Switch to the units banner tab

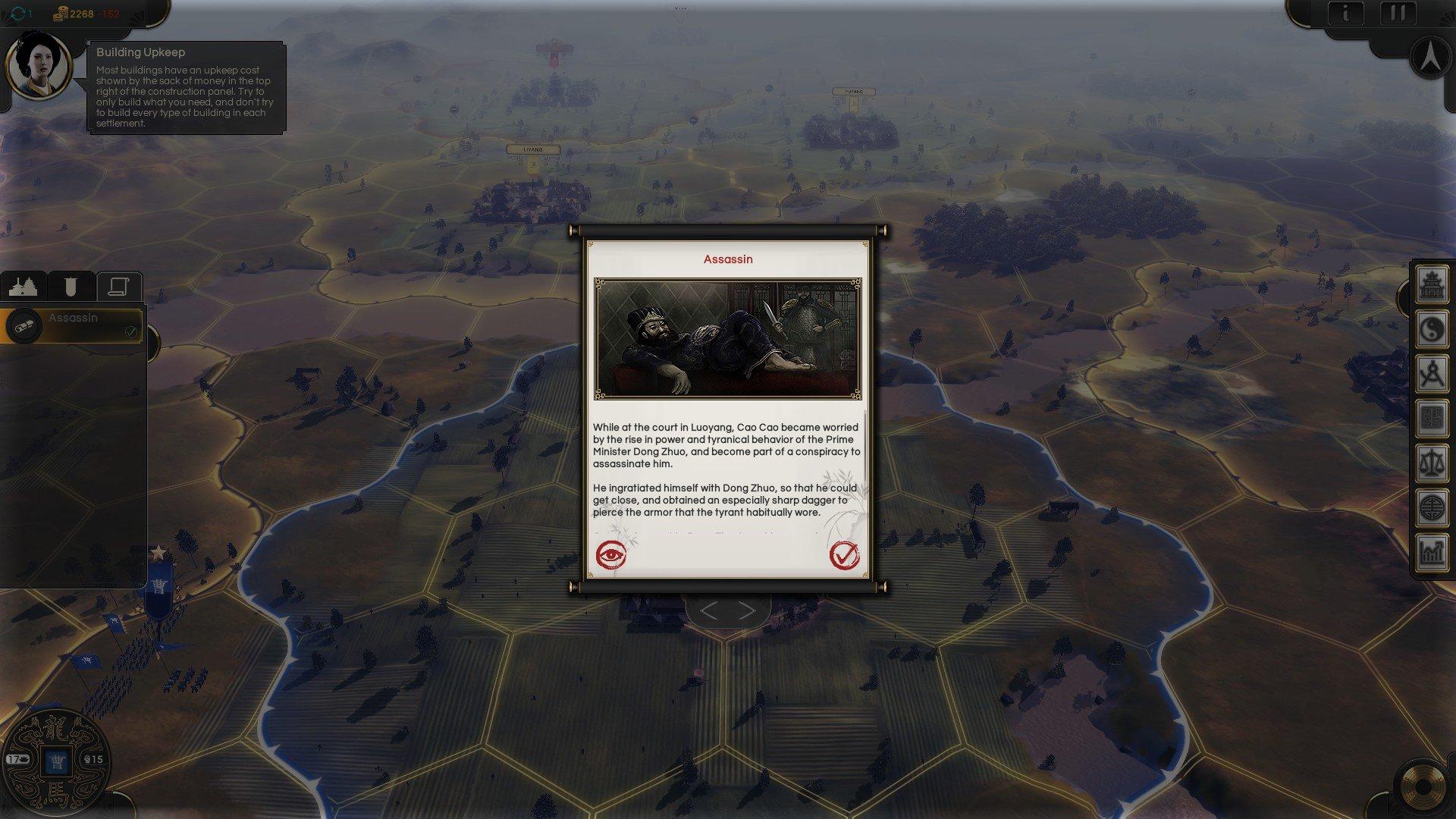[71, 286]
